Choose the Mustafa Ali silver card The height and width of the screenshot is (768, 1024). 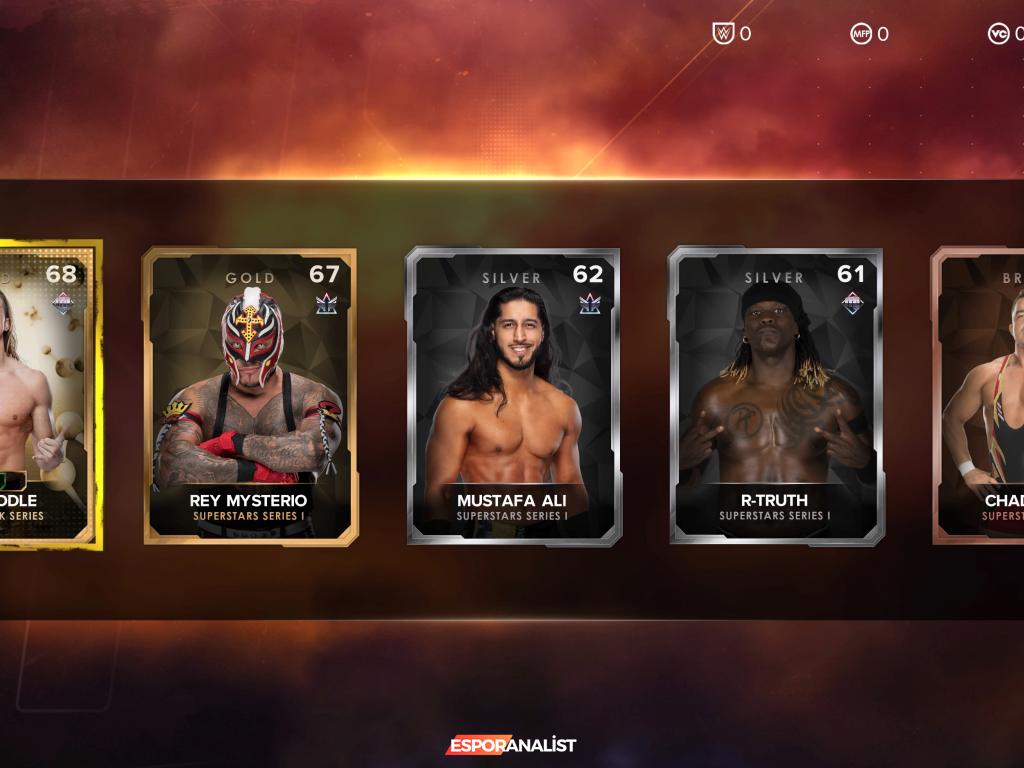[x=512, y=396]
